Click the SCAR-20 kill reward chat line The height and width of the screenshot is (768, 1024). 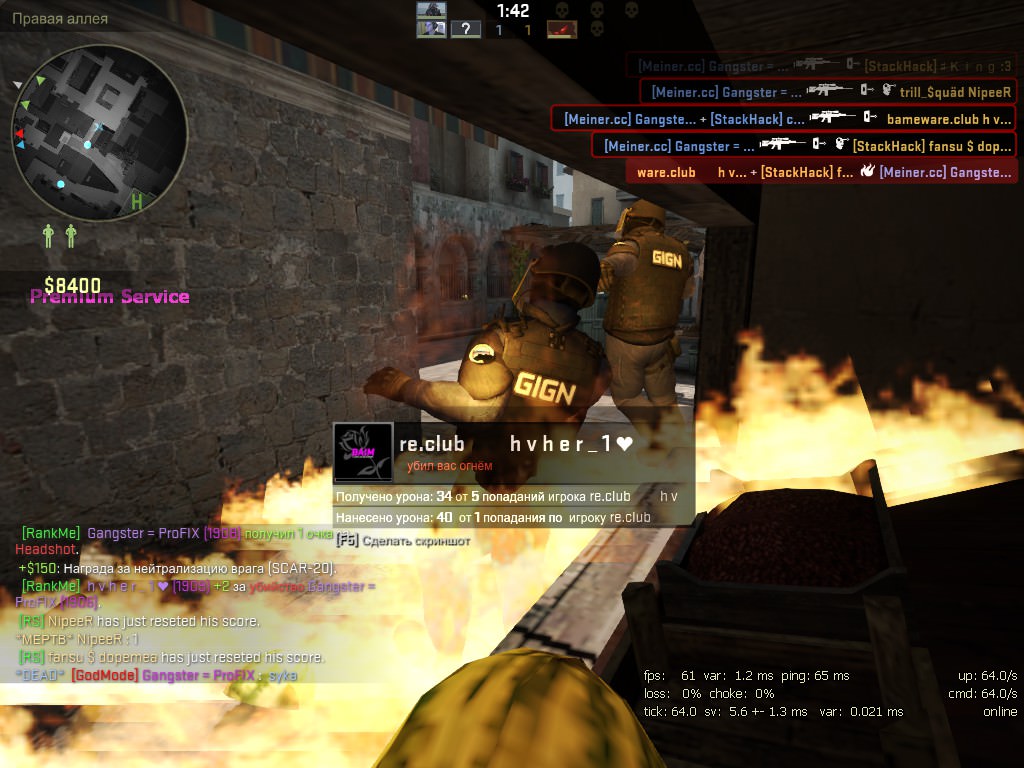pos(177,568)
